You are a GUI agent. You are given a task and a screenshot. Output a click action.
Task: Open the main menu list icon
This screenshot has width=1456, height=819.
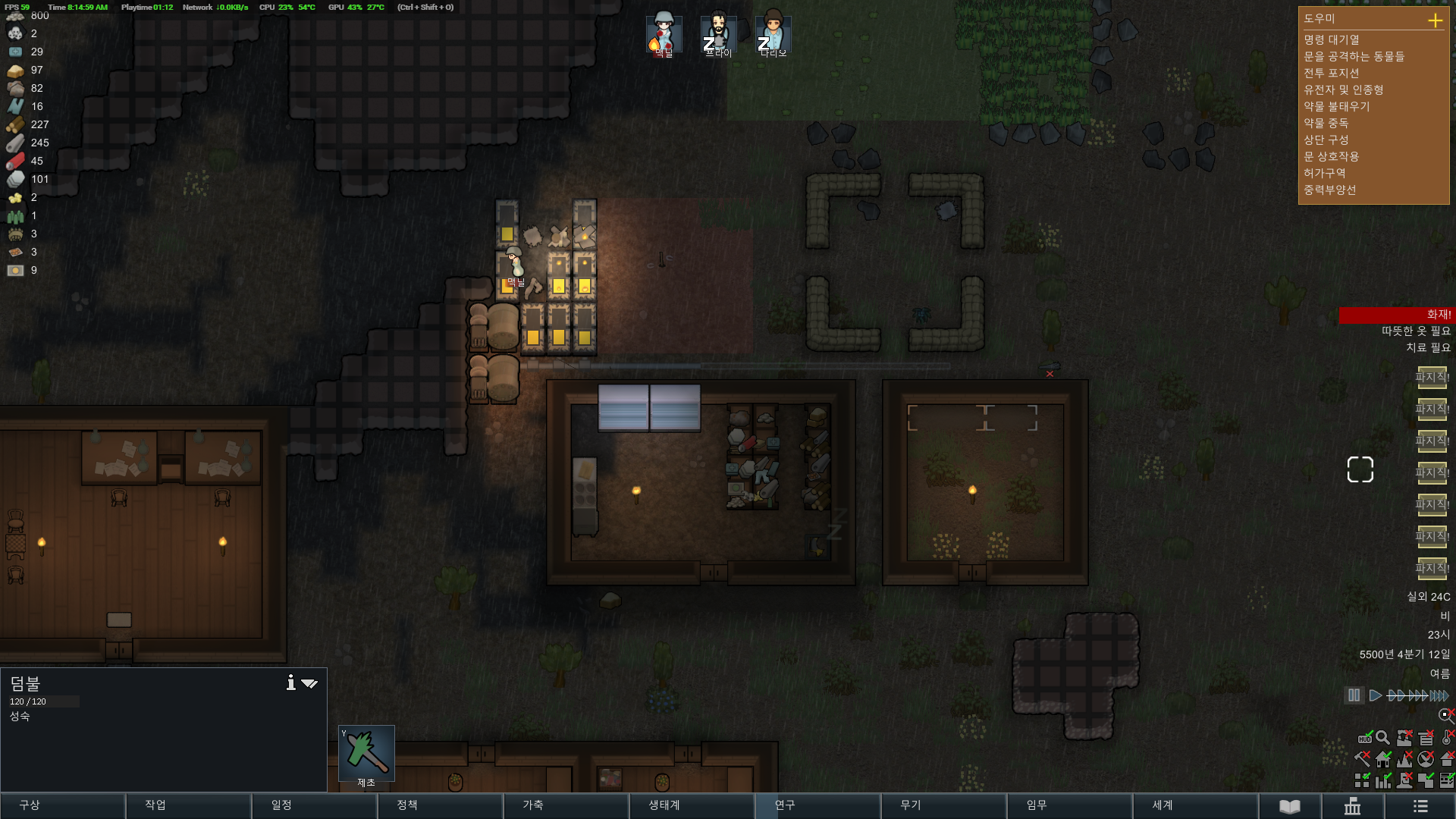point(1420,806)
